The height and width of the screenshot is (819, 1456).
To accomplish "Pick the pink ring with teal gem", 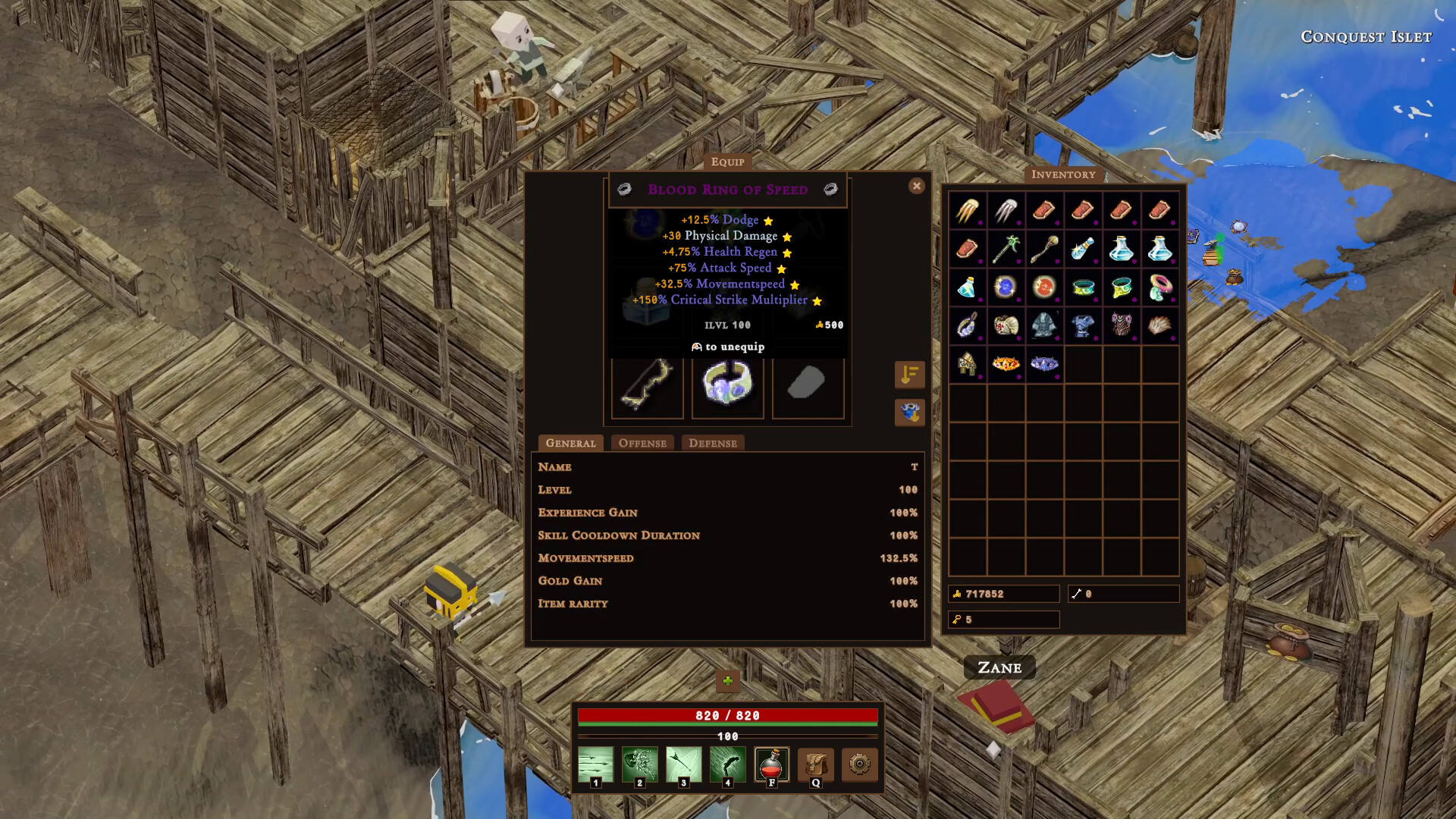I will [x=1159, y=287].
